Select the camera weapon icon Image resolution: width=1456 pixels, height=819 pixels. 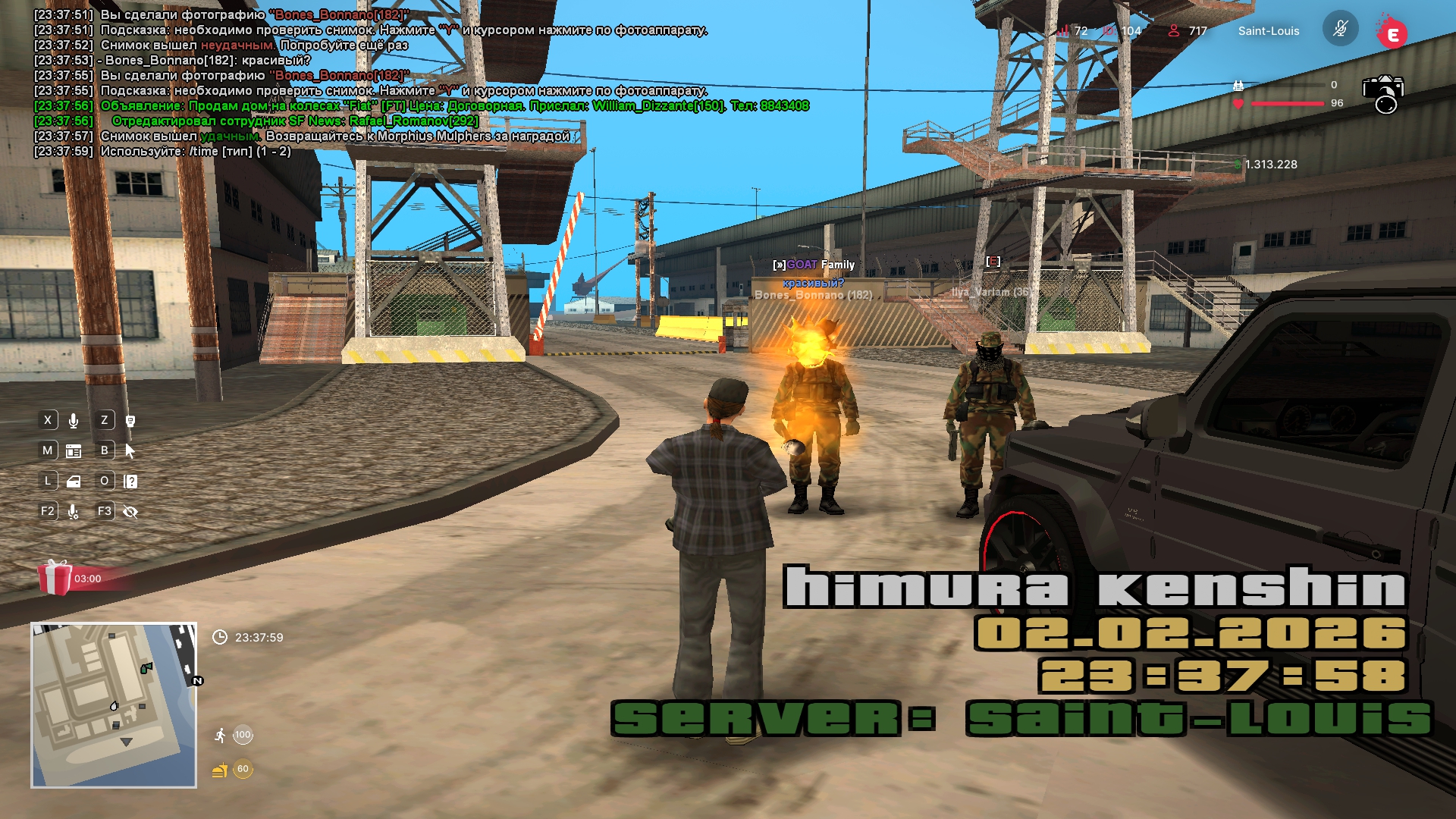coord(1383,93)
